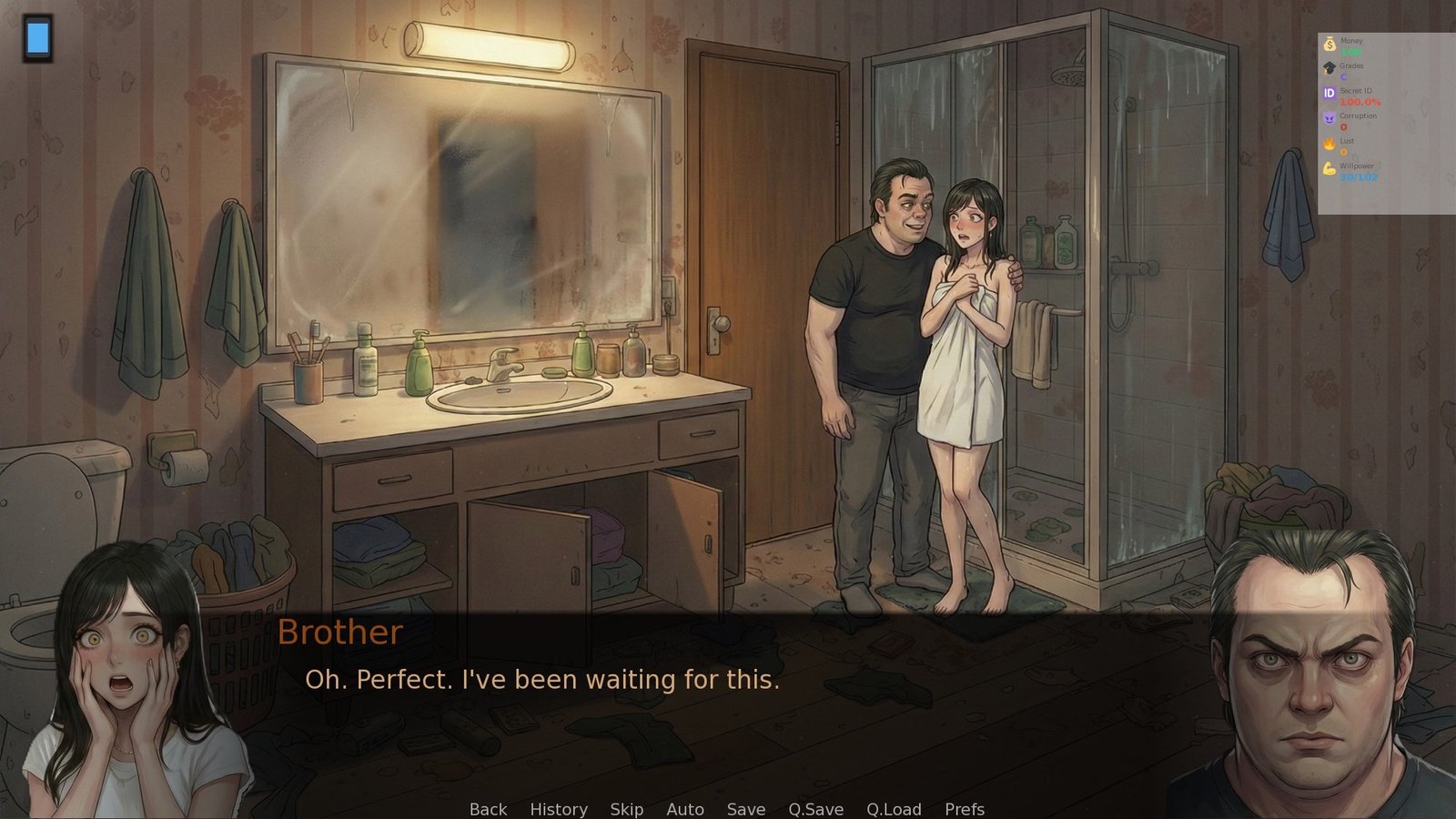The height and width of the screenshot is (819, 1456).
Task: Open the dialogue History
Action: 559,809
